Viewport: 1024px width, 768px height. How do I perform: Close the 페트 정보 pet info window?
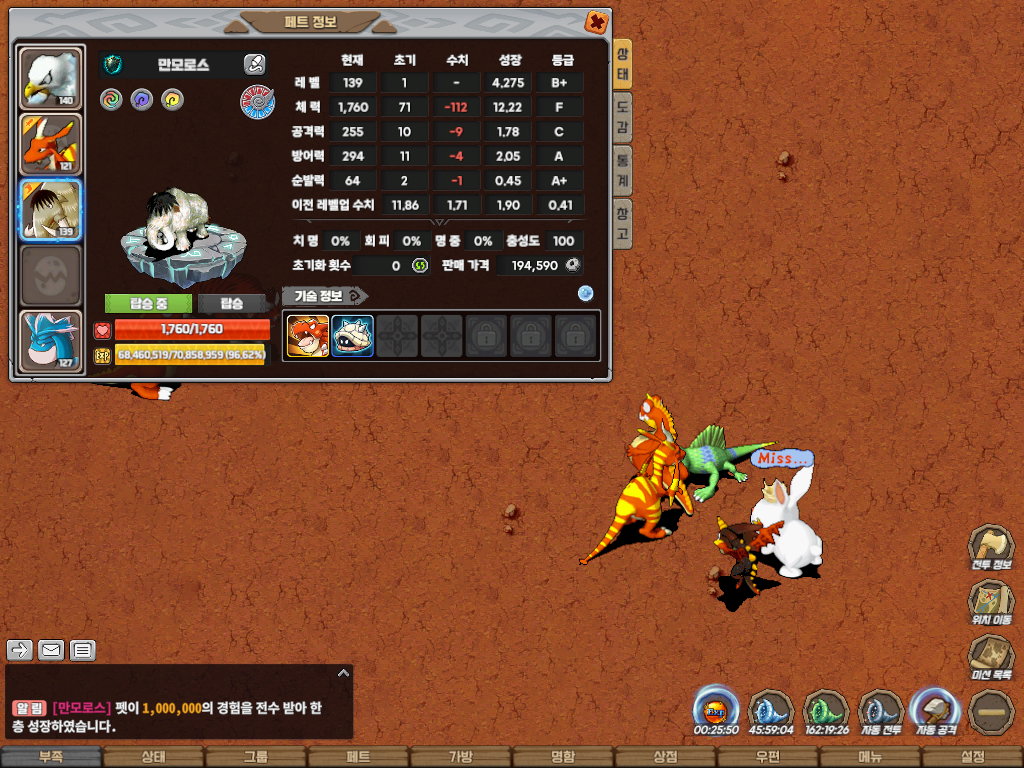tap(595, 22)
